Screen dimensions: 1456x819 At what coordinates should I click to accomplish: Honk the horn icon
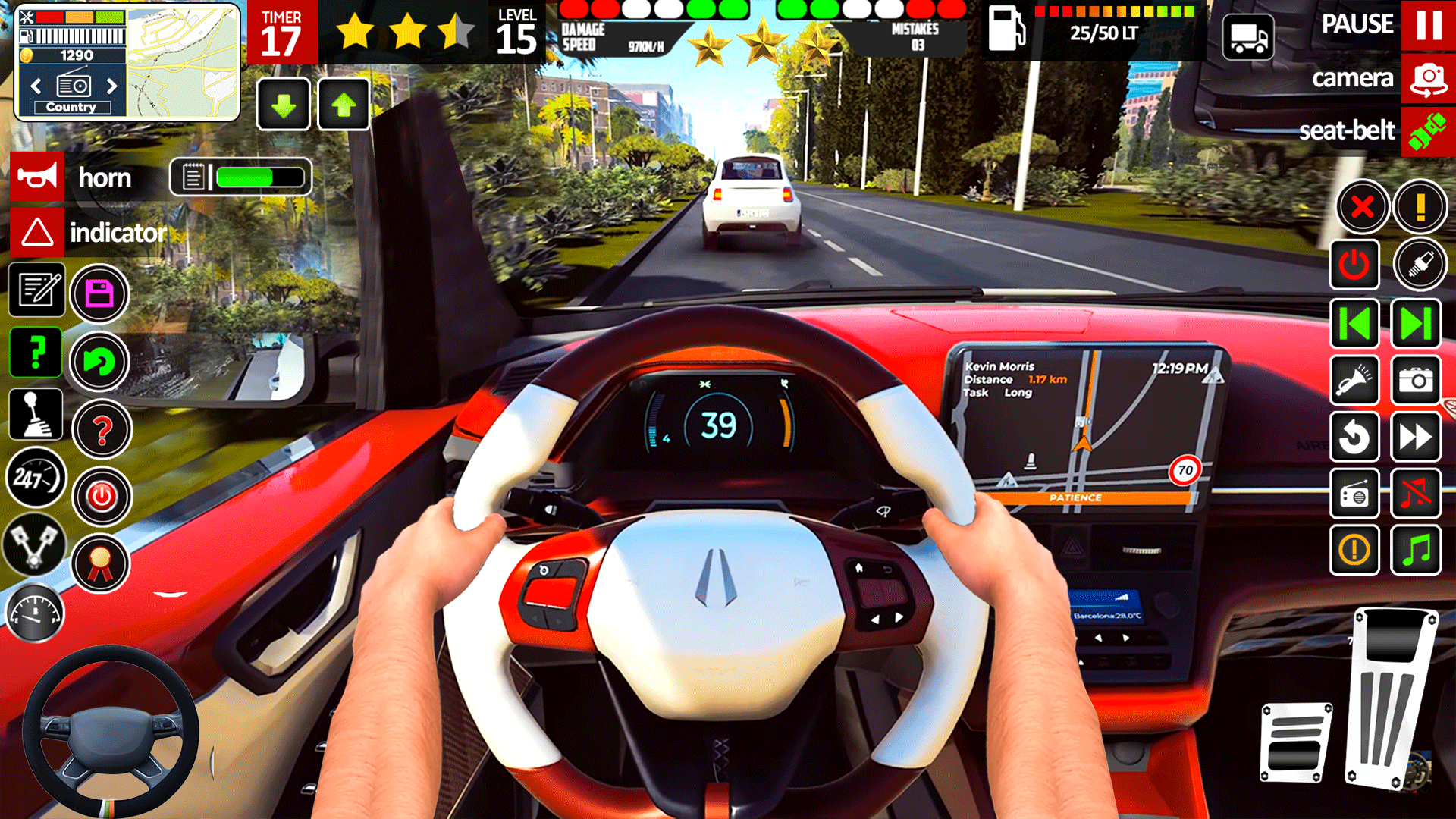[38, 177]
